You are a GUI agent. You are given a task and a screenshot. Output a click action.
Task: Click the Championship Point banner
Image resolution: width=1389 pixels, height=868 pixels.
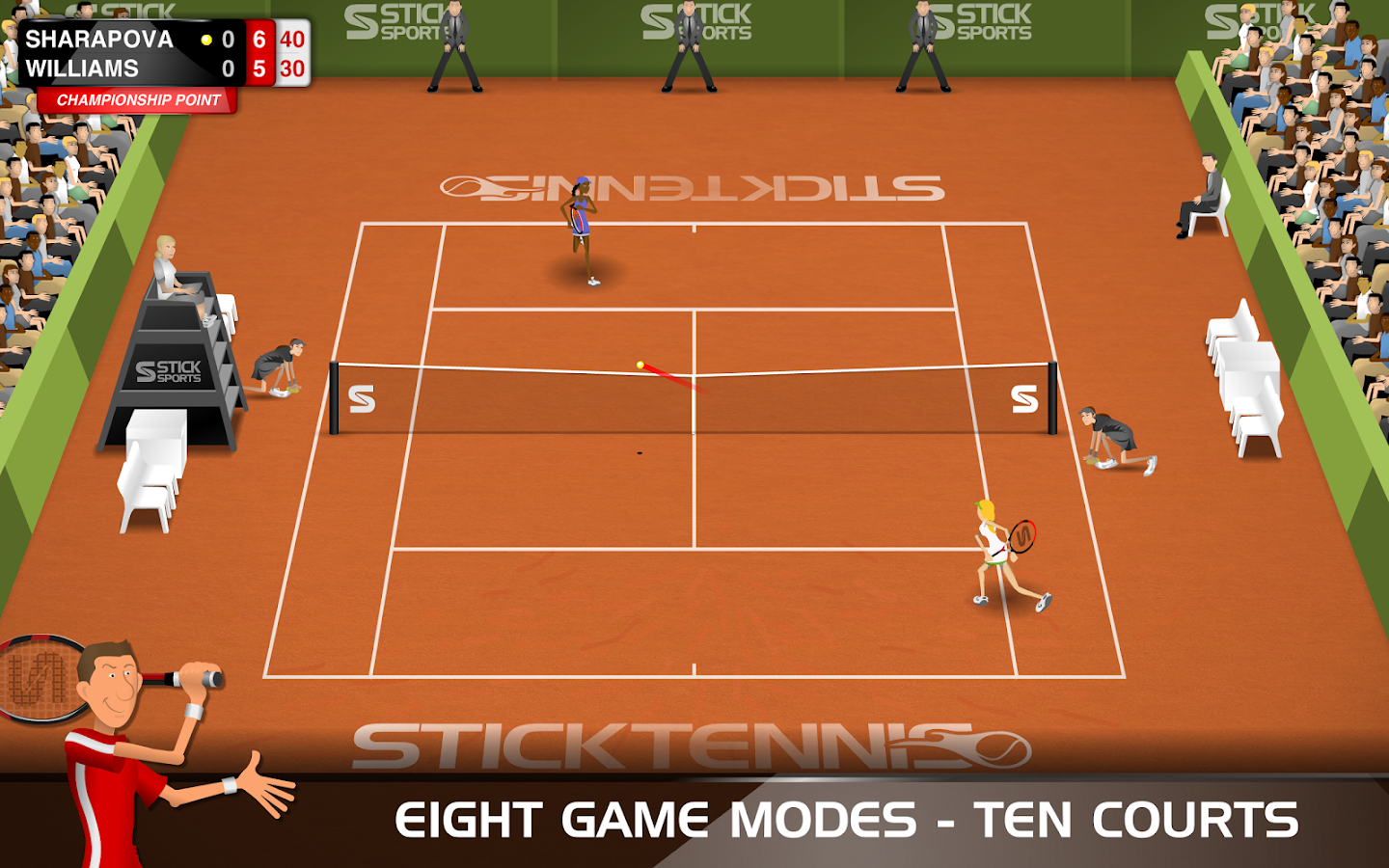coord(138,97)
